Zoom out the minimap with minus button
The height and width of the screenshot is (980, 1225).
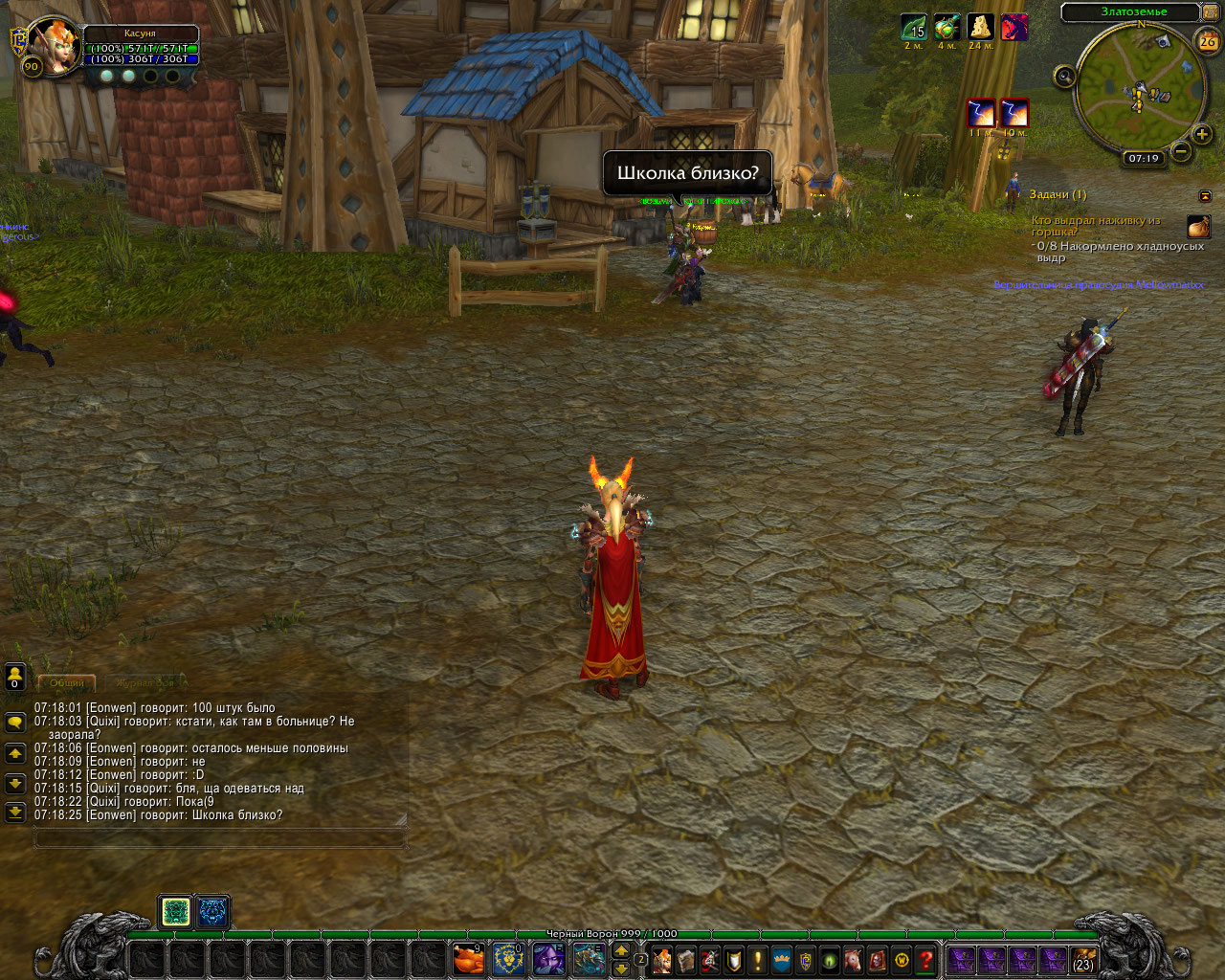1182,151
